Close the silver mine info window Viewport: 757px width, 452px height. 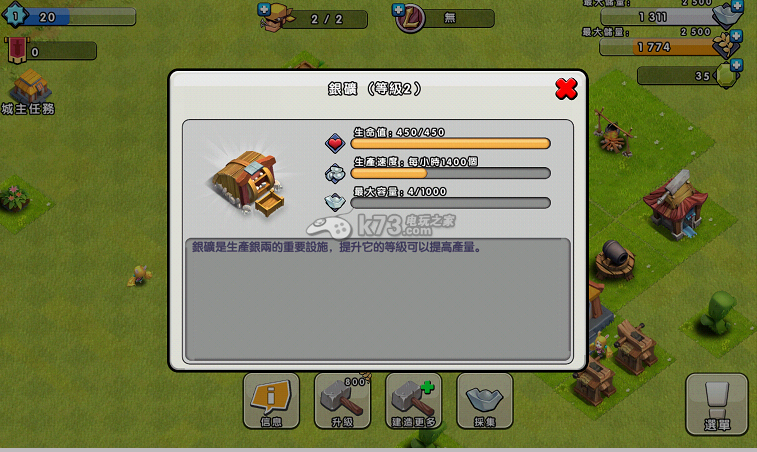pyautogui.click(x=566, y=89)
